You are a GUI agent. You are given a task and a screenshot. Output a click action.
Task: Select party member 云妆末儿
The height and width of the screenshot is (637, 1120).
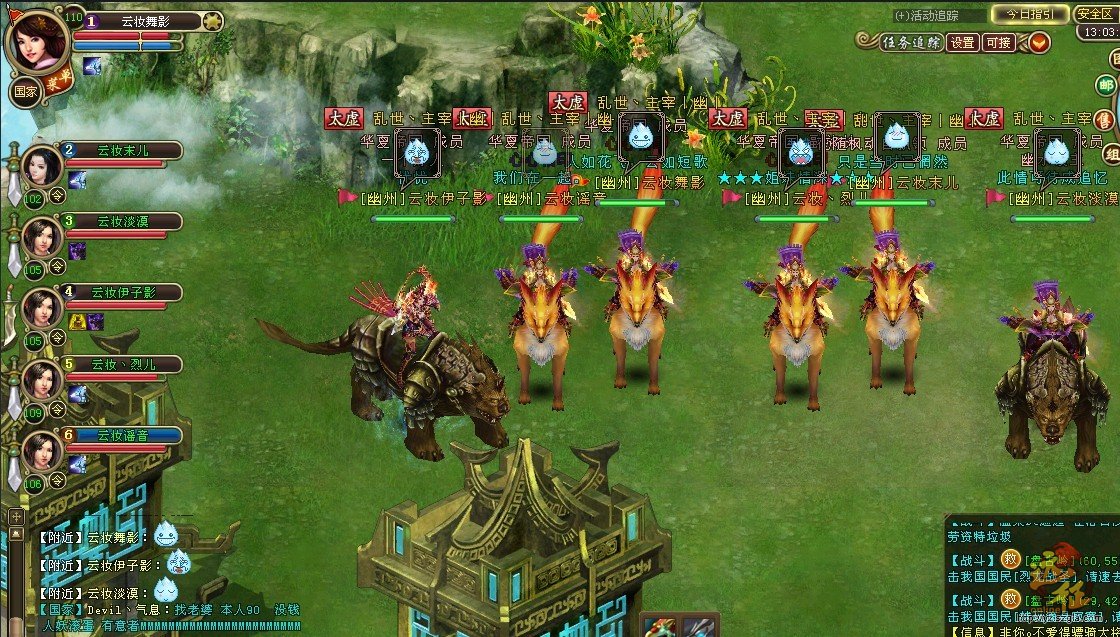(122, 151)
